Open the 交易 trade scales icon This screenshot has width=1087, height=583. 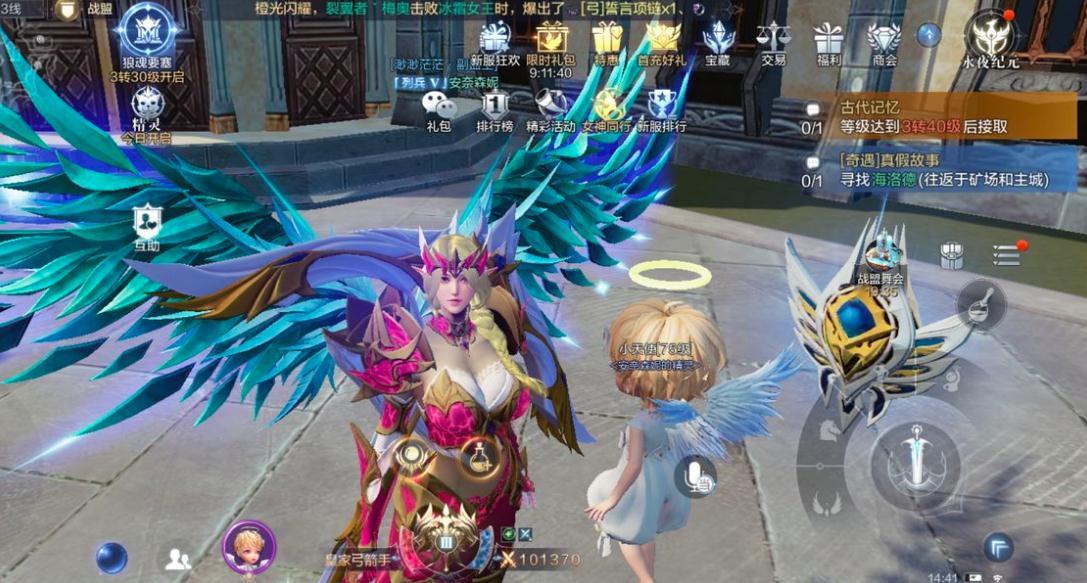[772, 42]
